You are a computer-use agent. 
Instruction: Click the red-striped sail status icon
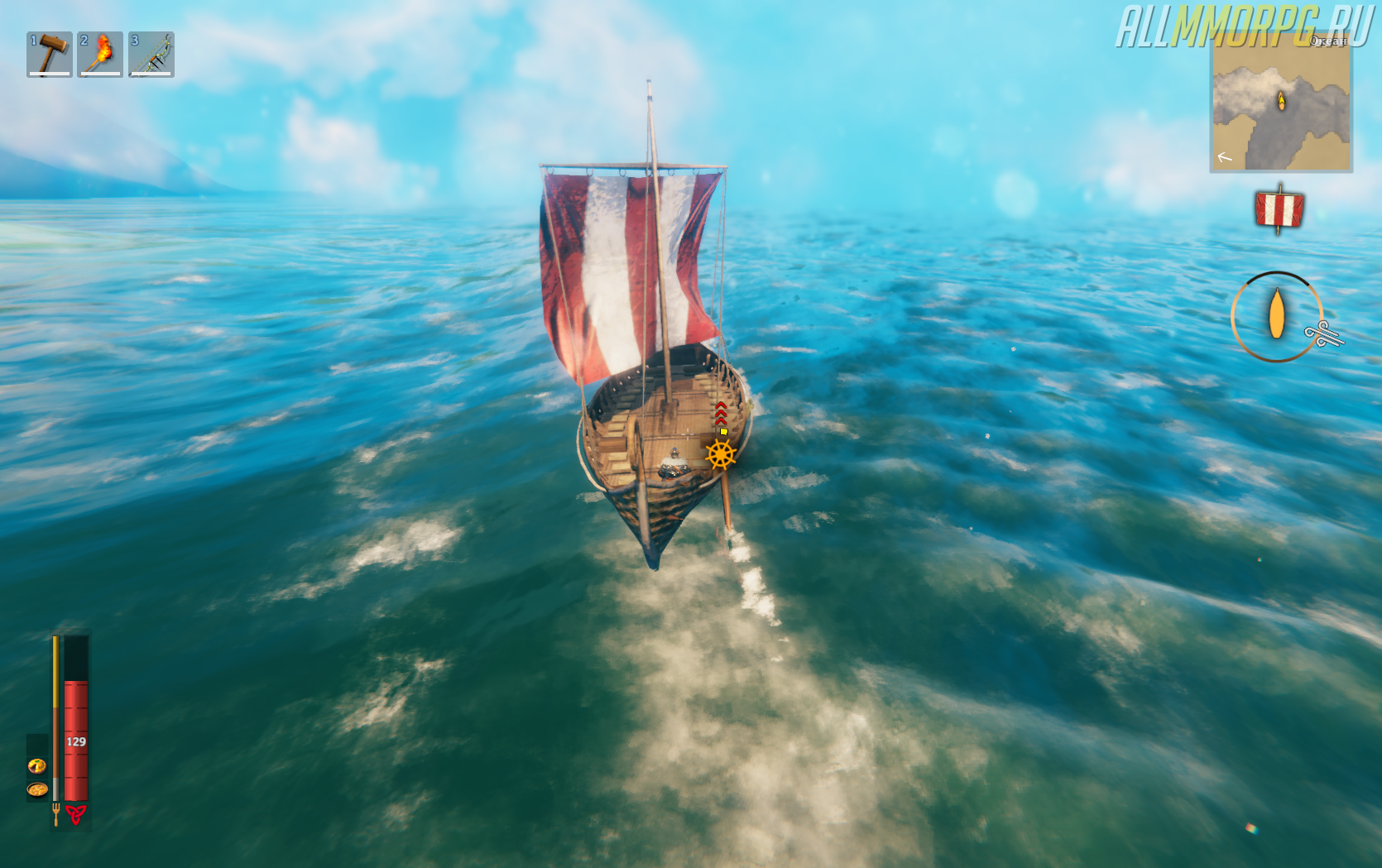(1279, 209)
